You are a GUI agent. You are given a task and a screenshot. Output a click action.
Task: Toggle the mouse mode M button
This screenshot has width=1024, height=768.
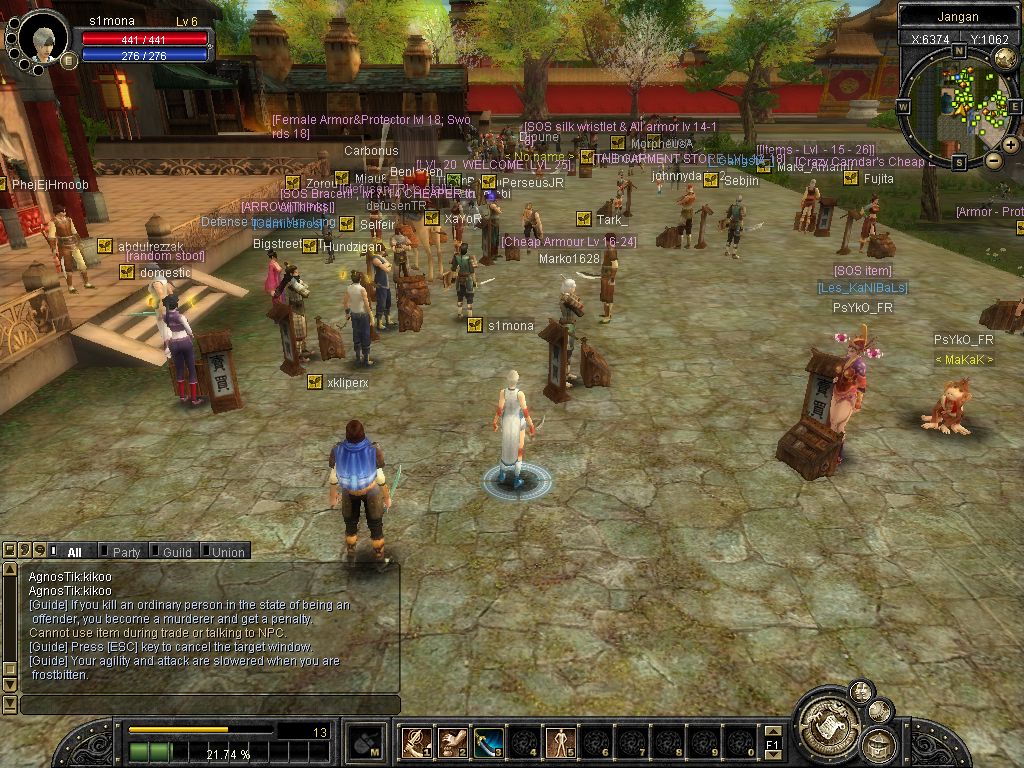pyautogui.click(x=363, y=742)
